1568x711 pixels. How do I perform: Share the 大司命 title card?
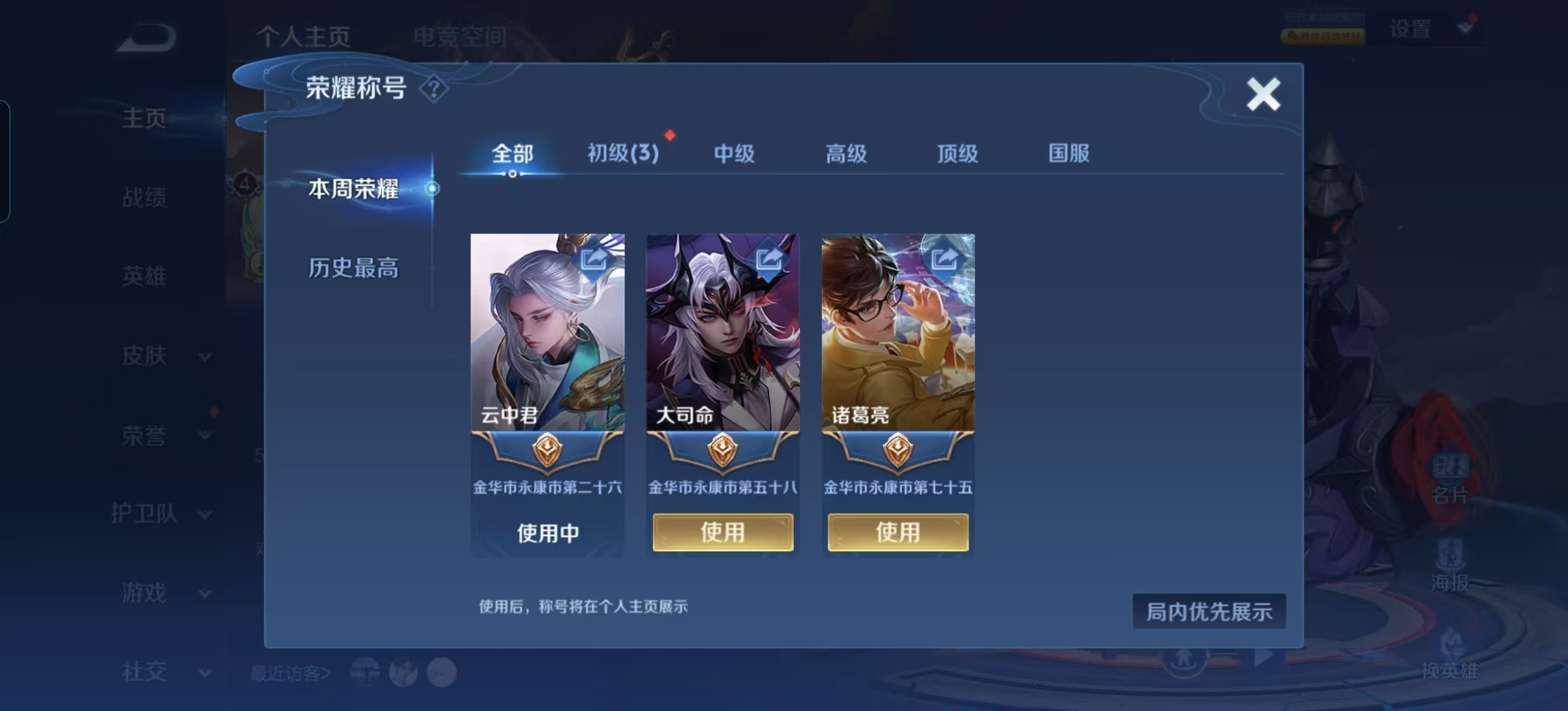769,258
